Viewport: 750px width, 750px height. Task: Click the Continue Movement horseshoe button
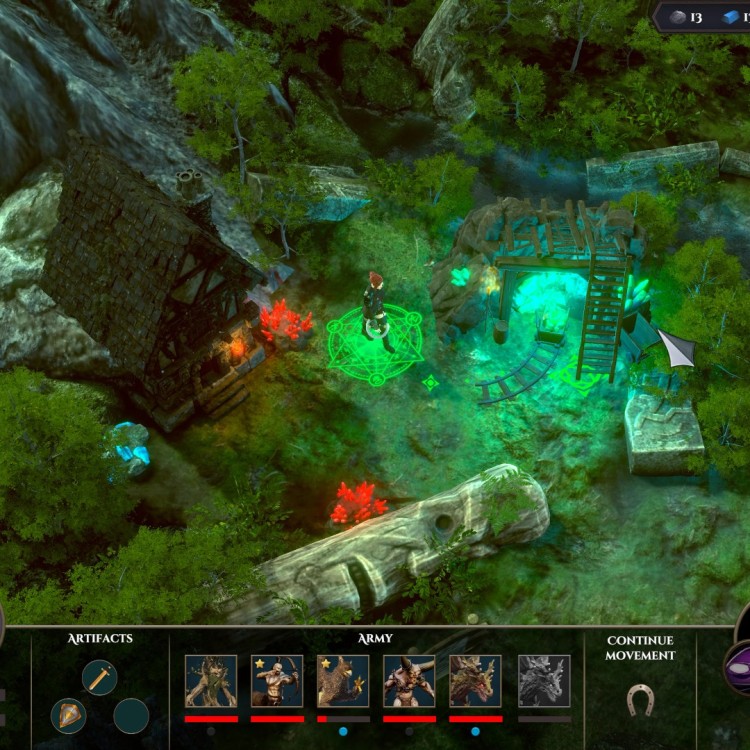coord(640,699)
